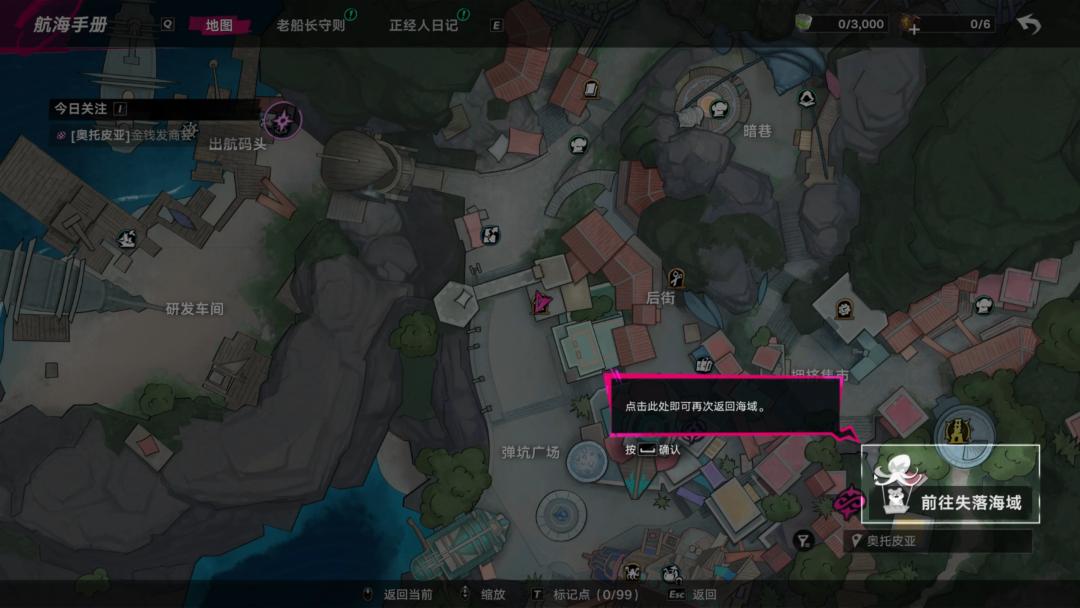The height and width of the screenshot is (608, 1080).
Task: Select the pink compass marker at 出航码头
Action: click(283, 122)
